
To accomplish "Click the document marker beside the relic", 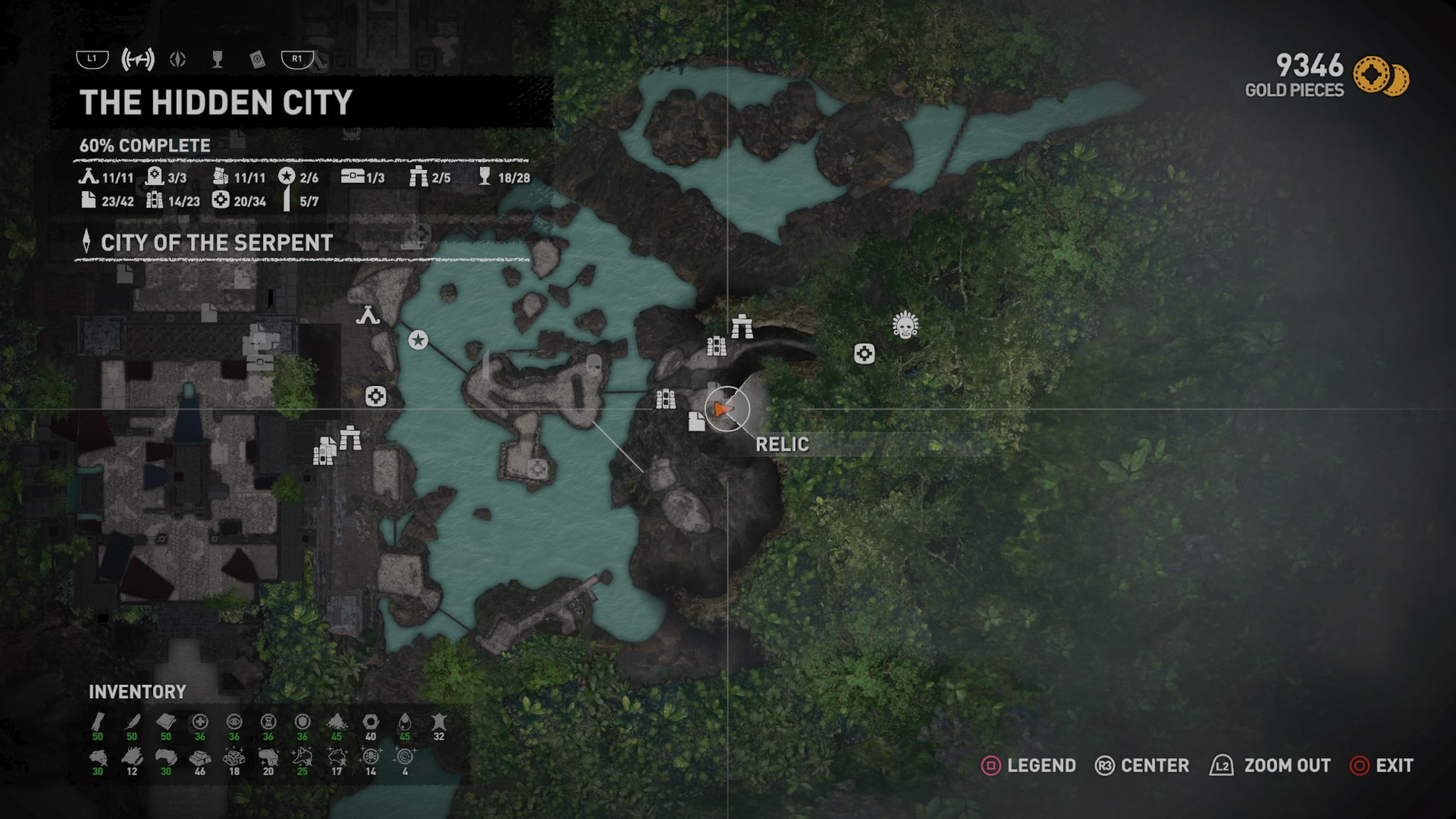I will point(697,422).
